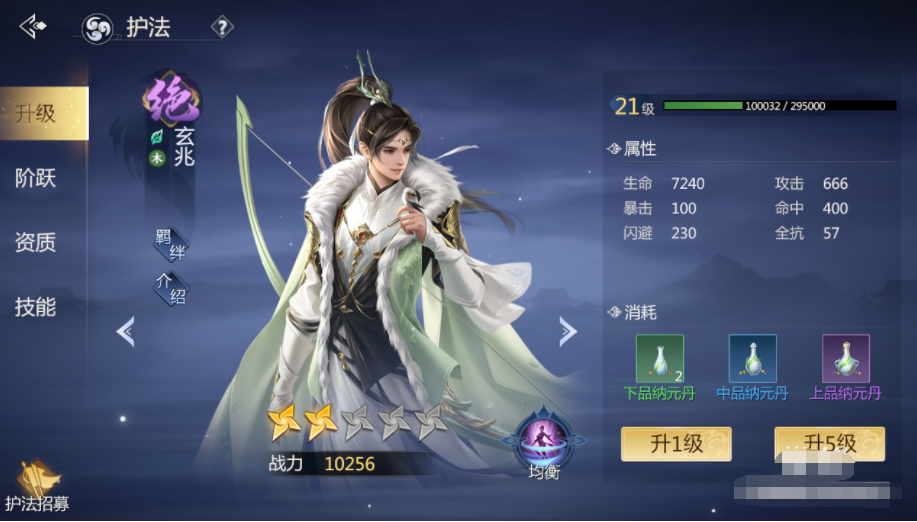The image size is (917, 522).
Task: Open the 羁绊 bond button
Action: [x=169, y=244]
